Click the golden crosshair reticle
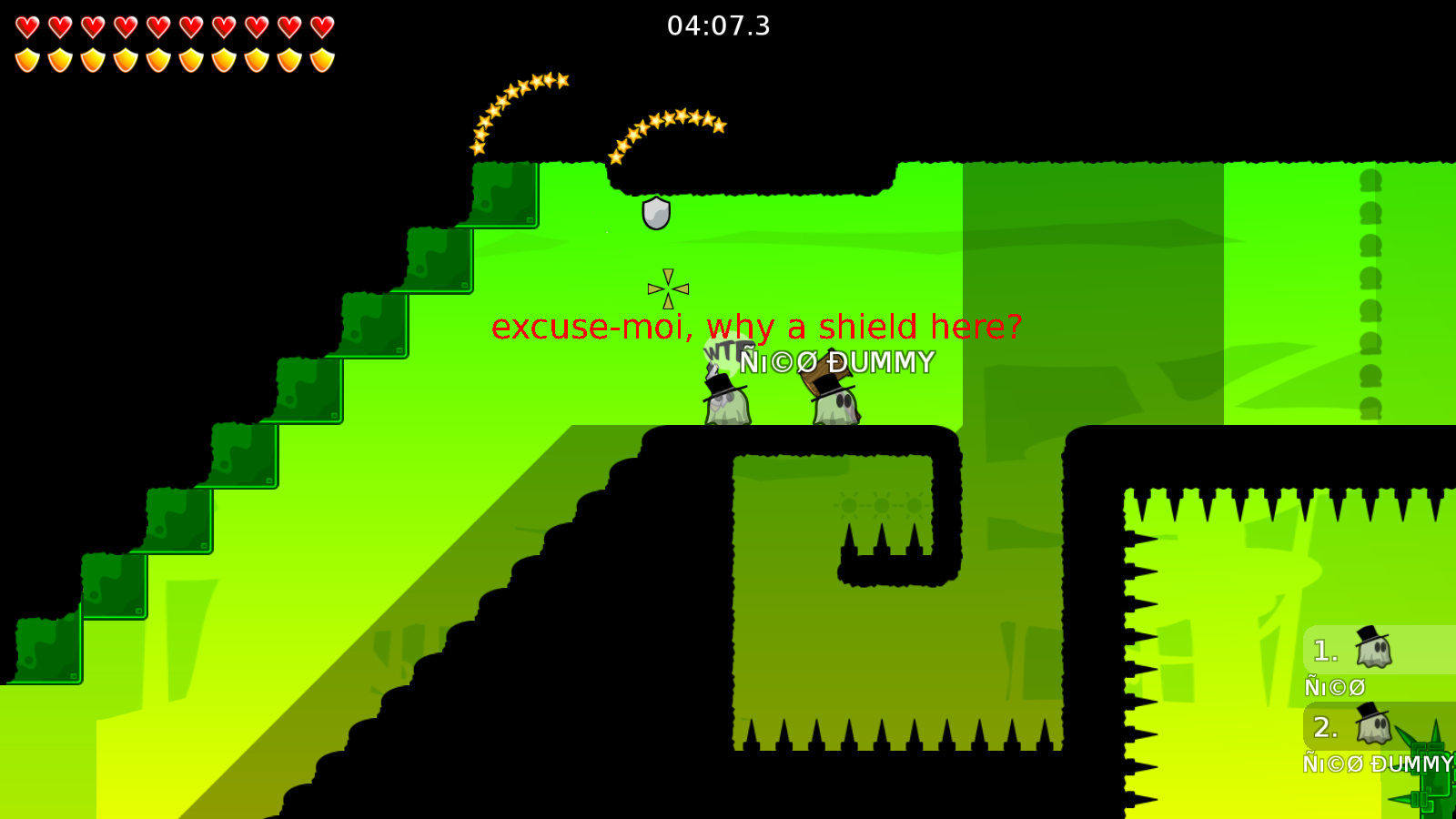Image resolution: width=1456 pixels, height=819 pixels. click(668, 288)
